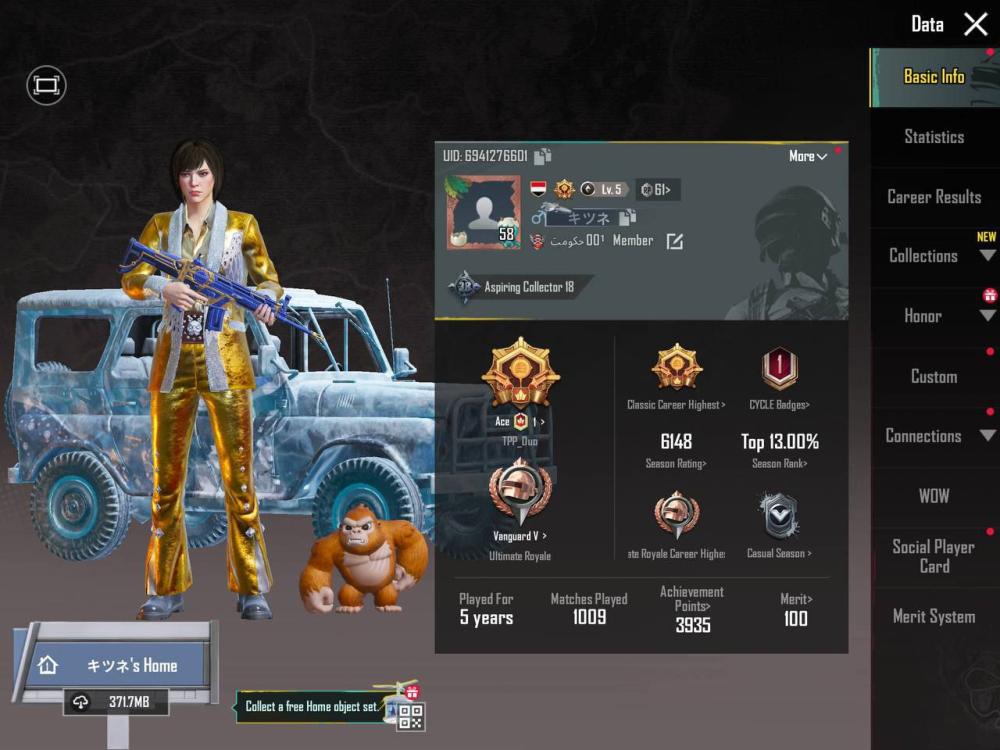The image size is (1000, 750).
Task: Open the Casual Season details
Action: 779,520
